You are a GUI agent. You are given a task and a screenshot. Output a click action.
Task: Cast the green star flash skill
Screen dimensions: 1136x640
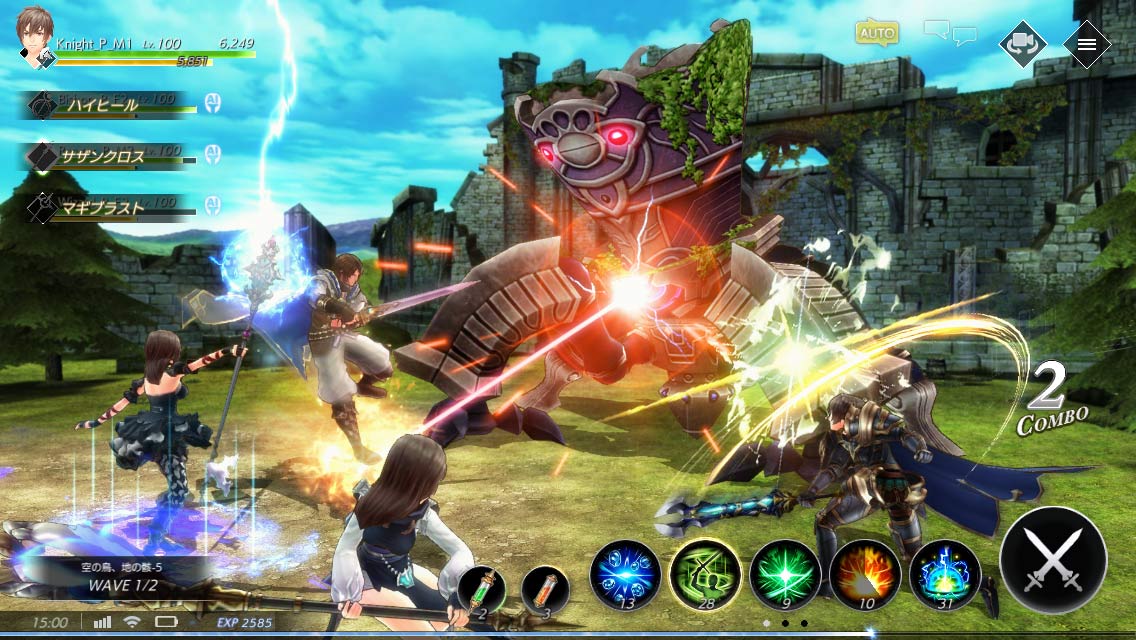785,575
